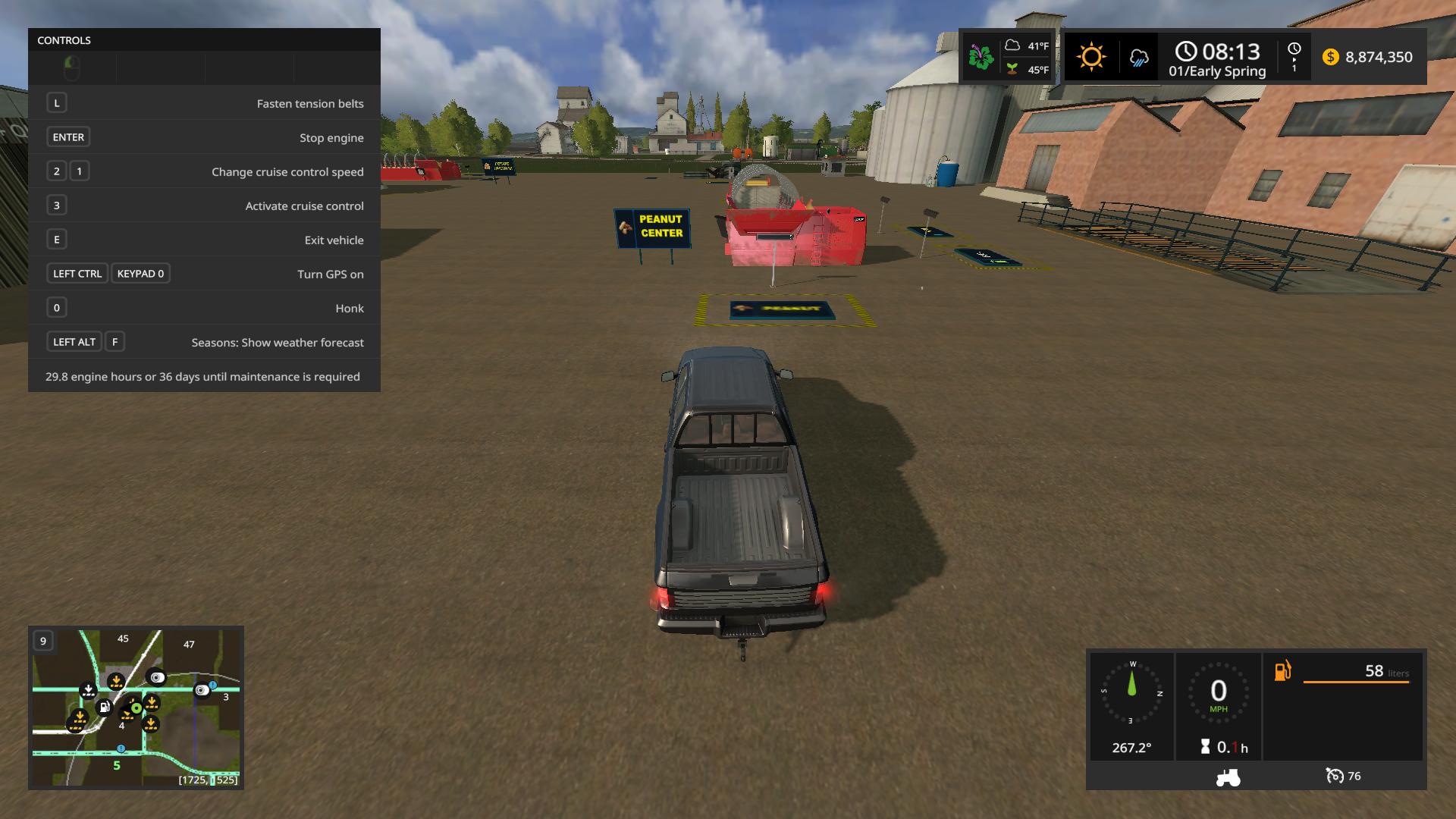Click the white tractor vehicle icon
Viewport: 1456px width, 819px height.
coord(1228,777)
